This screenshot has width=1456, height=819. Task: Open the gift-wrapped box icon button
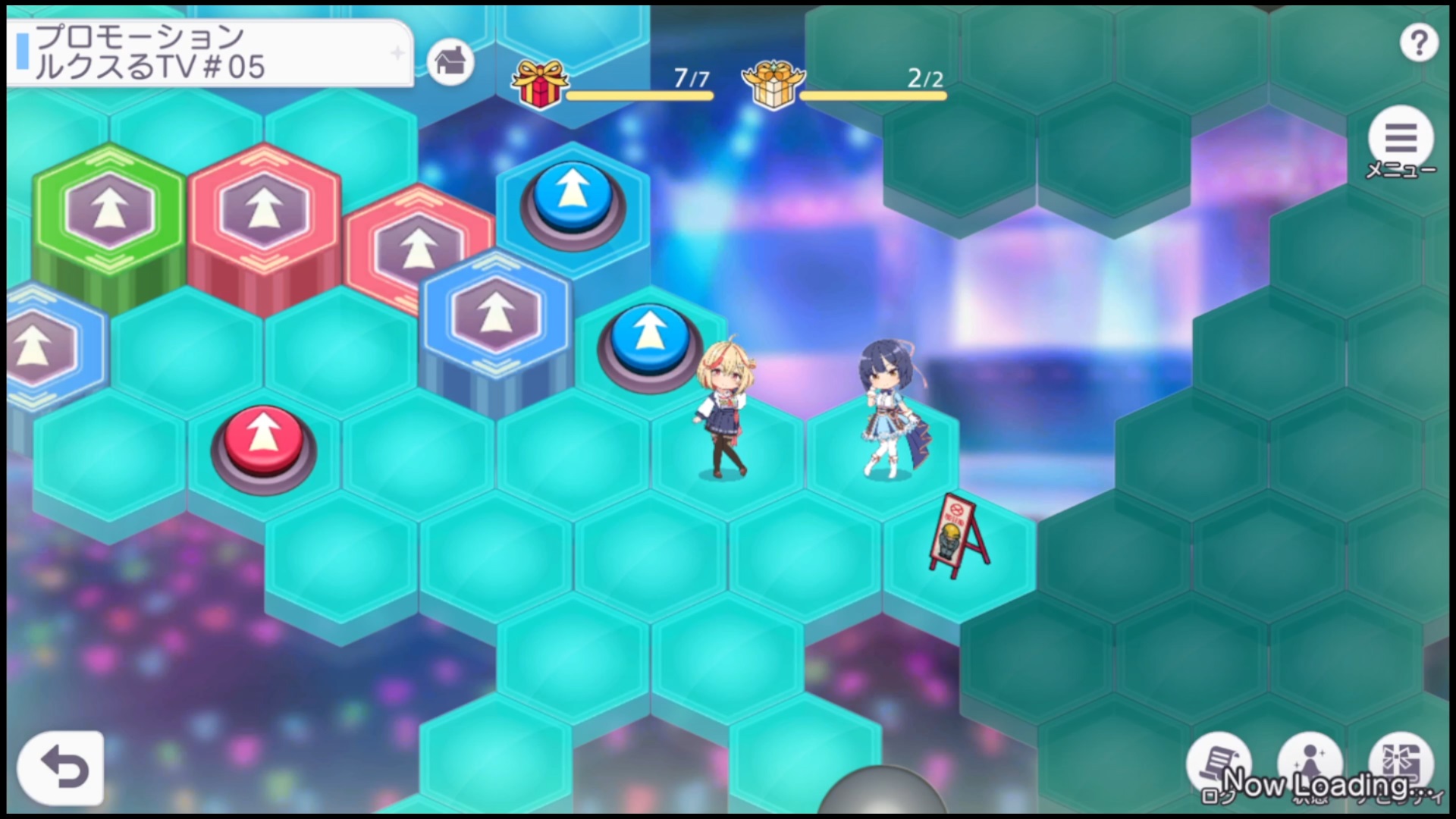1400,764
